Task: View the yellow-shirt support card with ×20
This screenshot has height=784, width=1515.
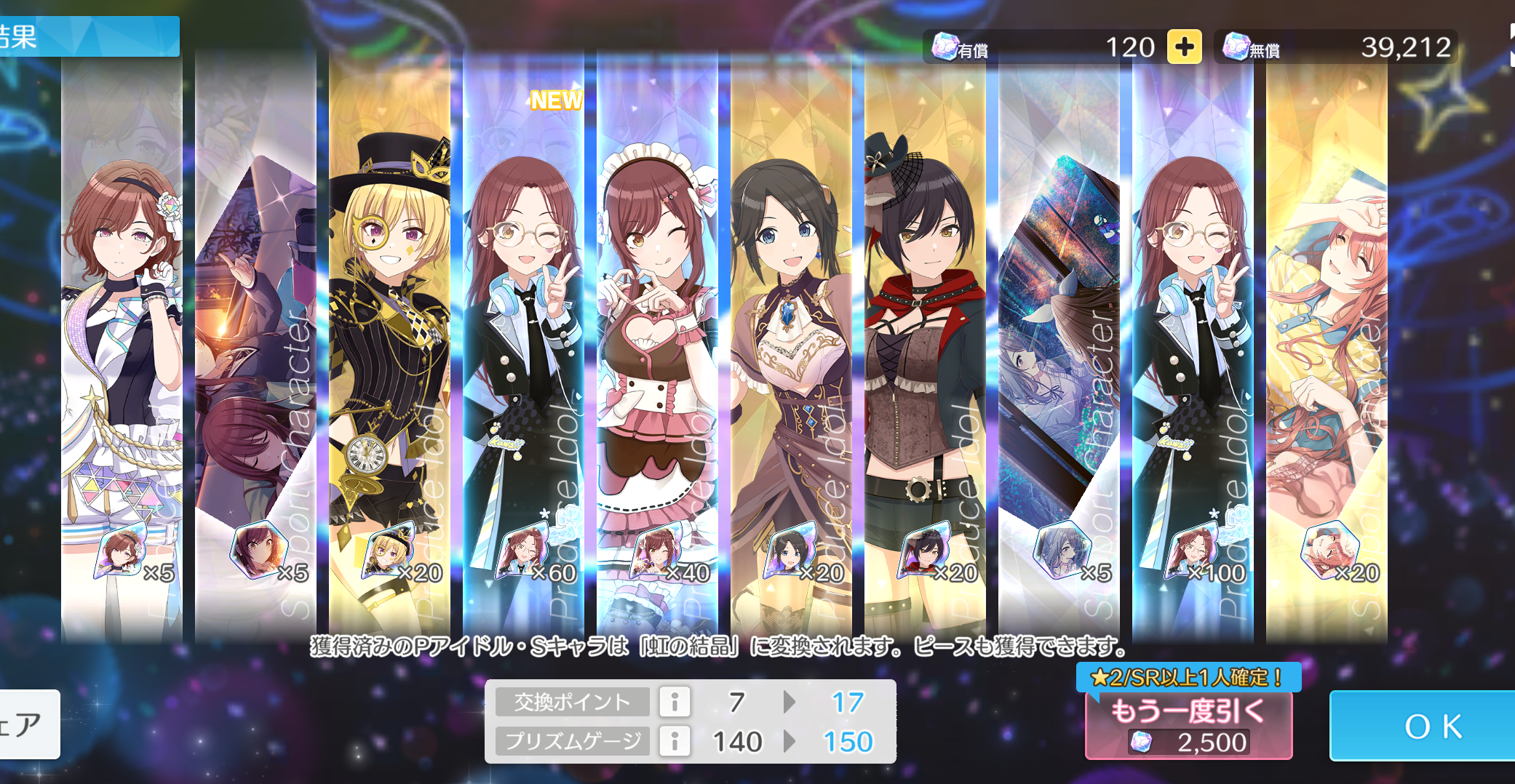Action: pos(1327,349)
